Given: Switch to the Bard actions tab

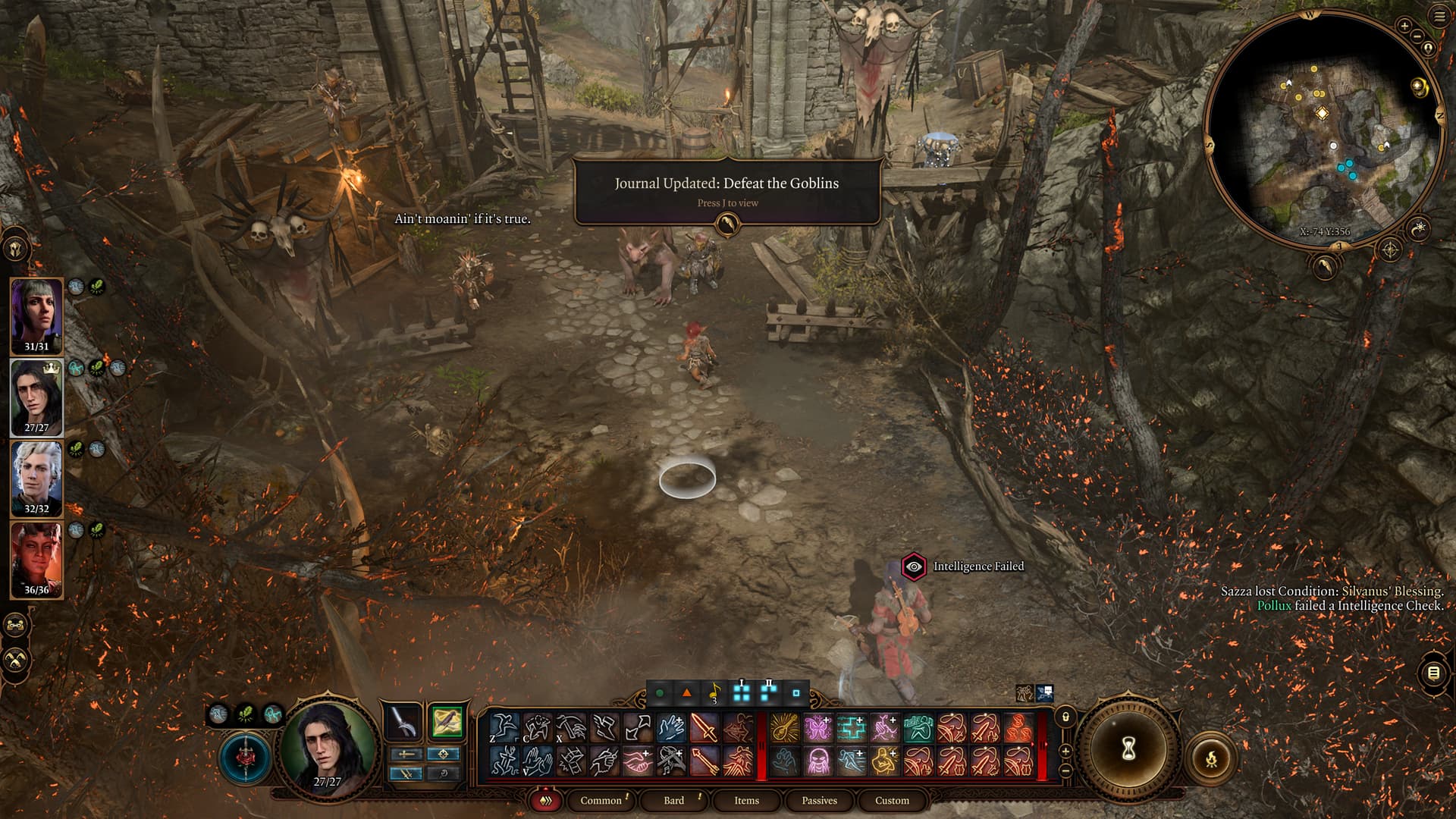Looking at the screenshot, I should click(x=673, y=800).
